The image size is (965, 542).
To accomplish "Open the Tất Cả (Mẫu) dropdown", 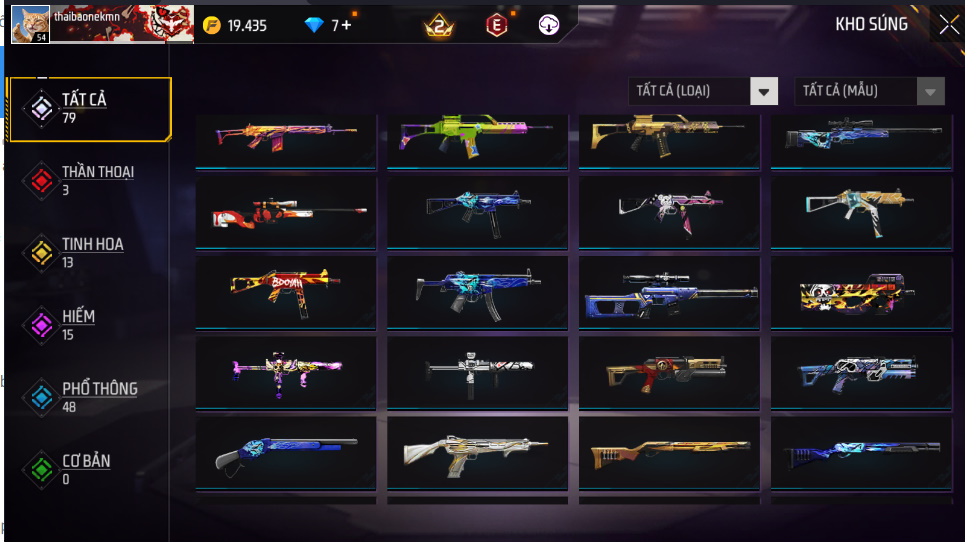I will coord(869,91).
